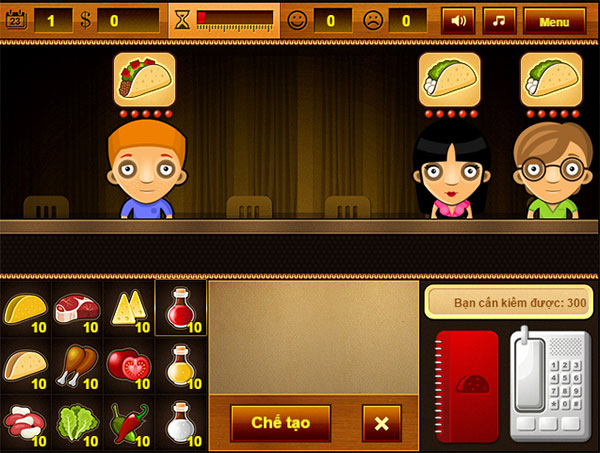
Task: Select the red sauce bottle
Action: tap(181, 307)
